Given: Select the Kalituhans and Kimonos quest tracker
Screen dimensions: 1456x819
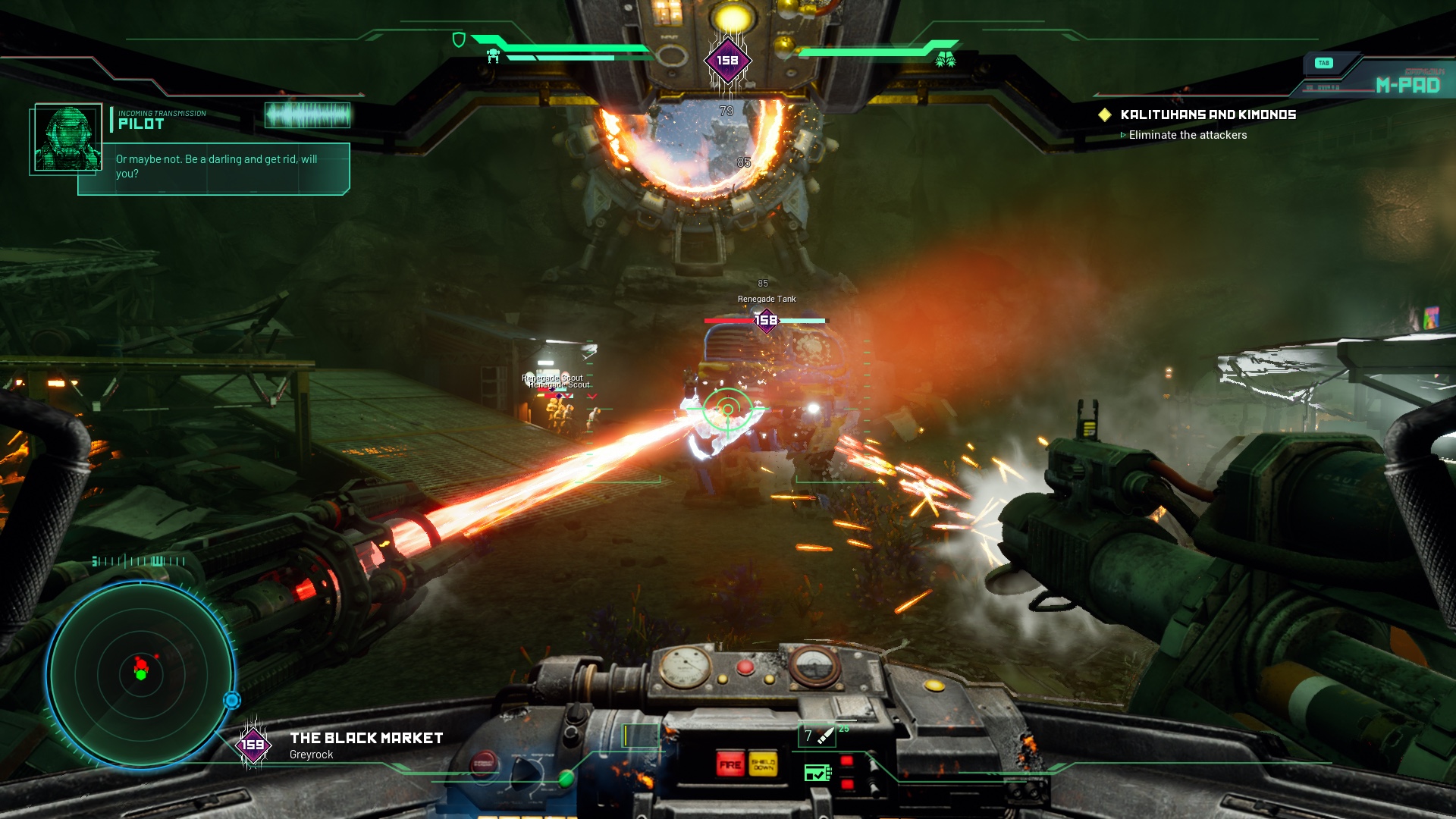Looking at the screenshot, I should coord(1207,115).
